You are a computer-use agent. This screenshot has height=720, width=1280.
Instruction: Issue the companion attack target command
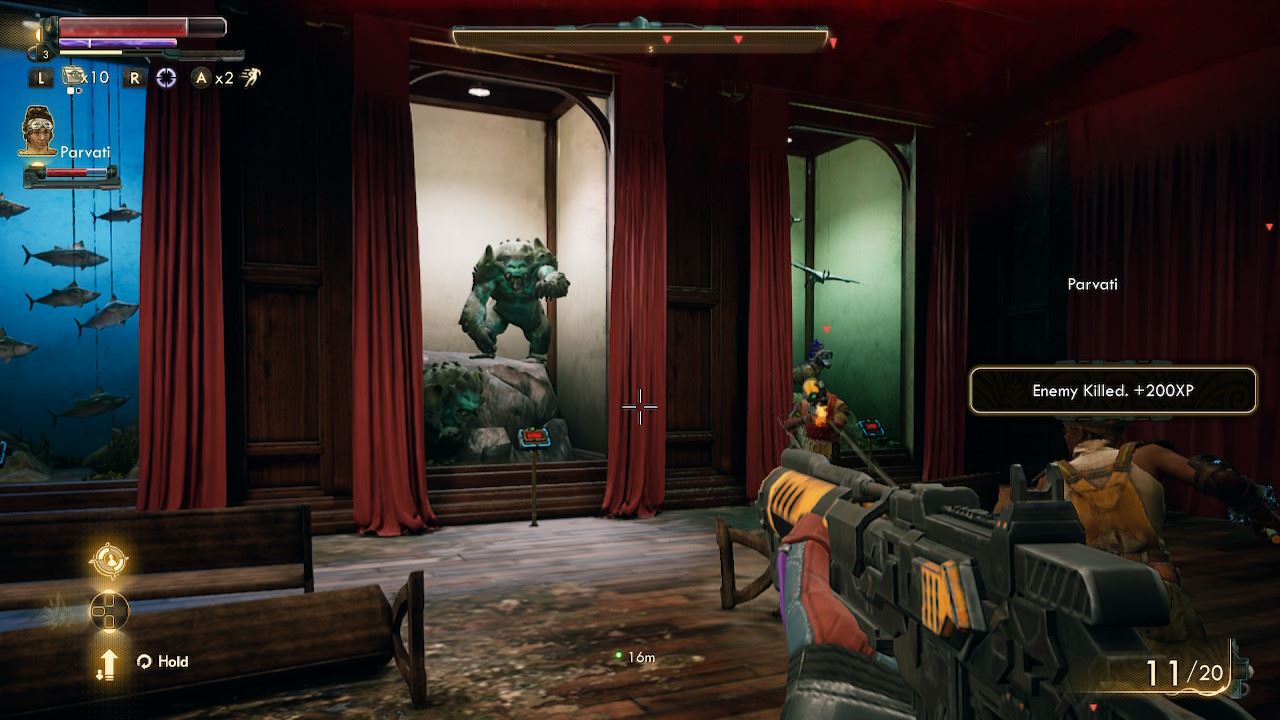(x=108, y=560)
